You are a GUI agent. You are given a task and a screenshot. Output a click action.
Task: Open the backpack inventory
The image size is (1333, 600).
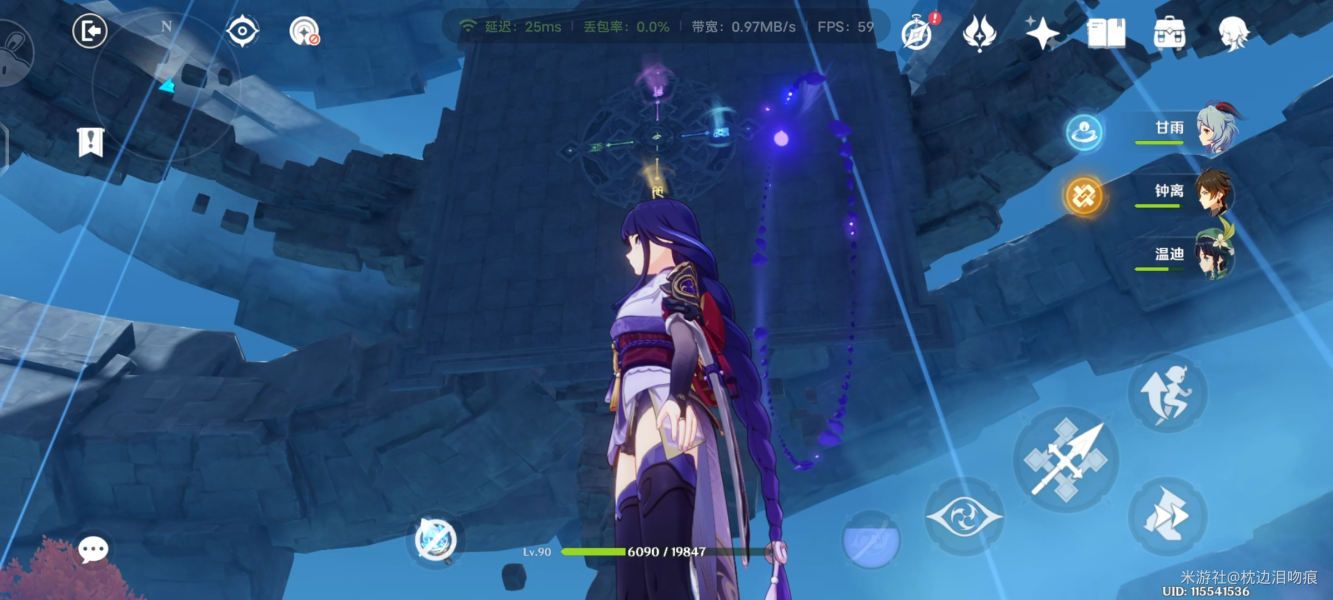(1169, 33)
